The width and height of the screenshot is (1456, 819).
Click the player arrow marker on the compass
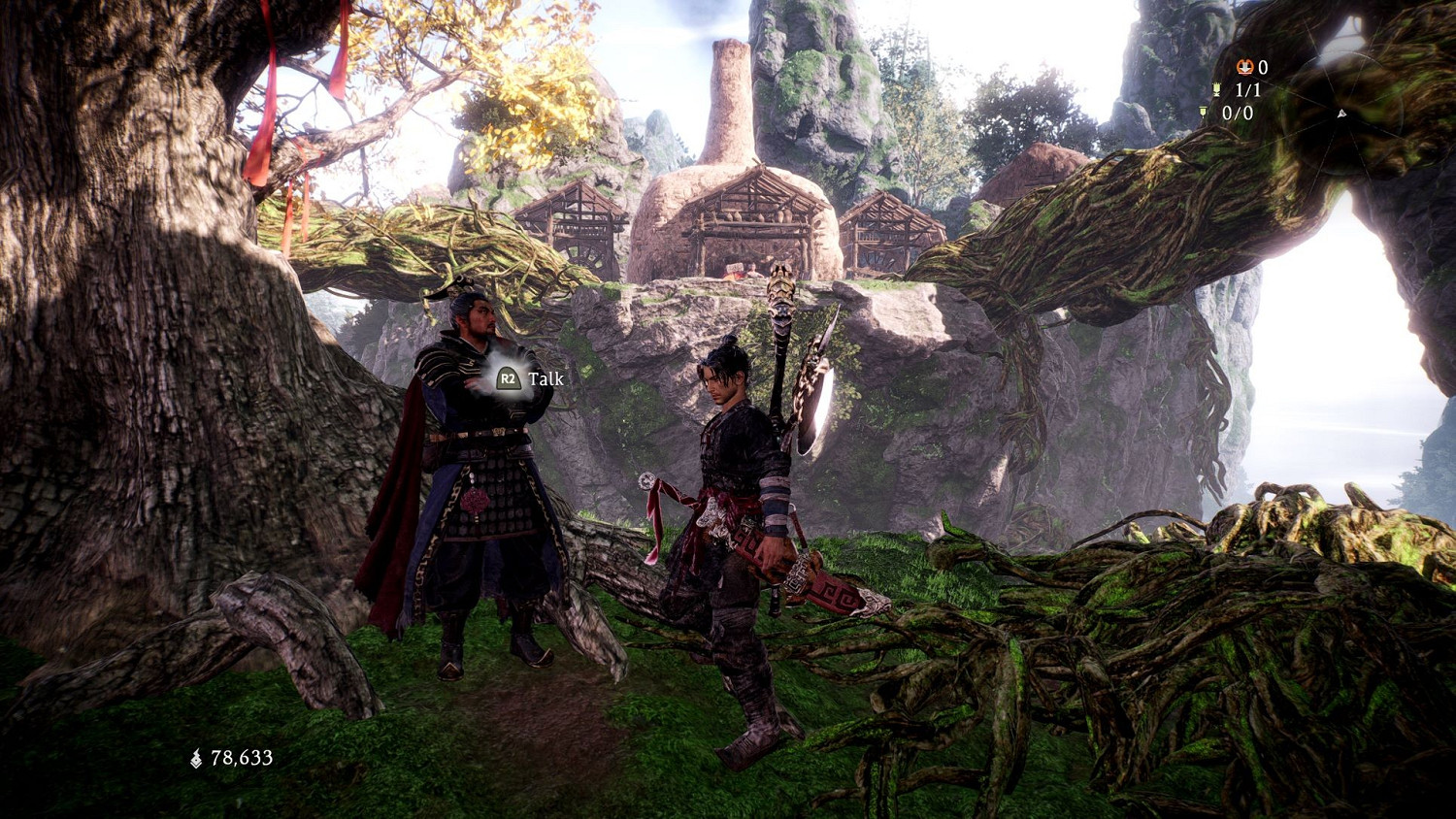pyautogui.click(x=1340, y=115)
